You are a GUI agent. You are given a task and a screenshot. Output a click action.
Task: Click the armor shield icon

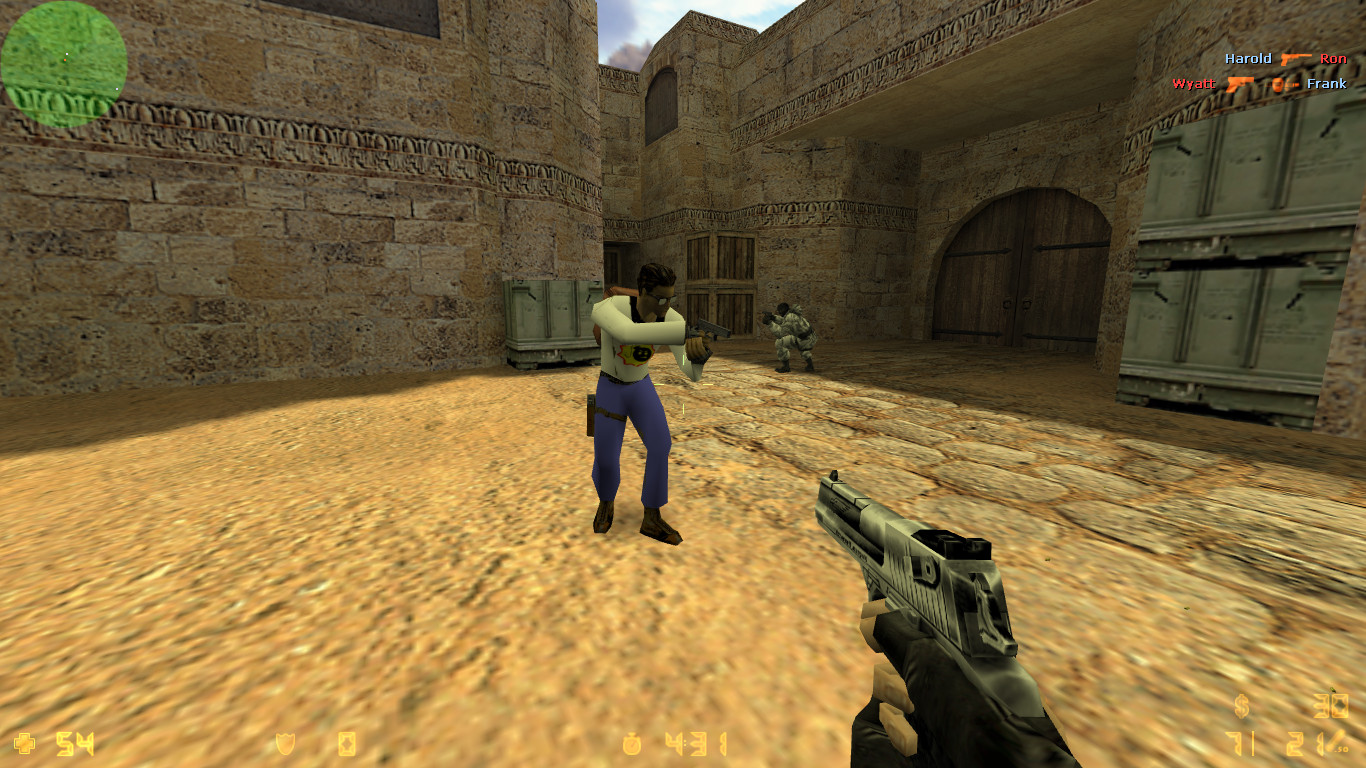click(285, 742)
